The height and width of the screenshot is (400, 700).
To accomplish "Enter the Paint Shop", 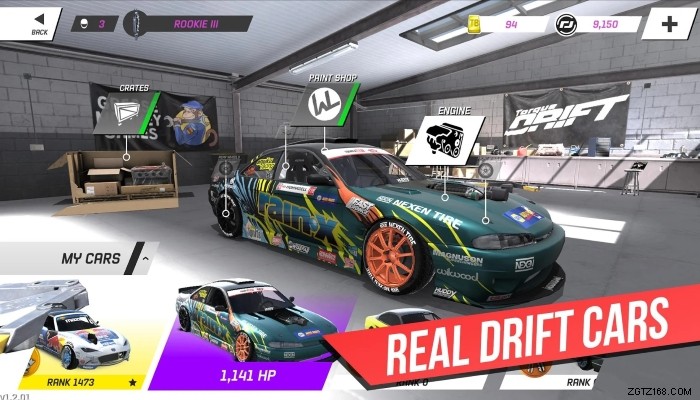I will tap(323, 106).
